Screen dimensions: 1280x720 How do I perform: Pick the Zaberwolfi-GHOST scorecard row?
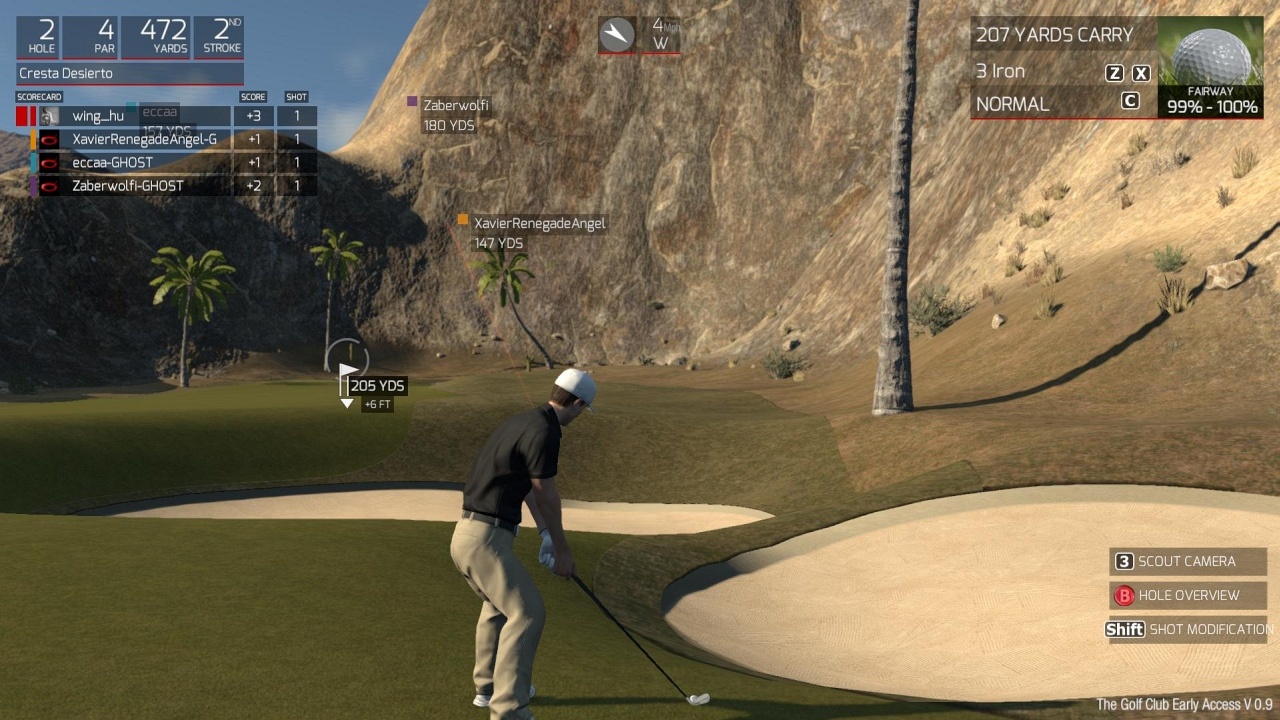[x=128, y=185]
